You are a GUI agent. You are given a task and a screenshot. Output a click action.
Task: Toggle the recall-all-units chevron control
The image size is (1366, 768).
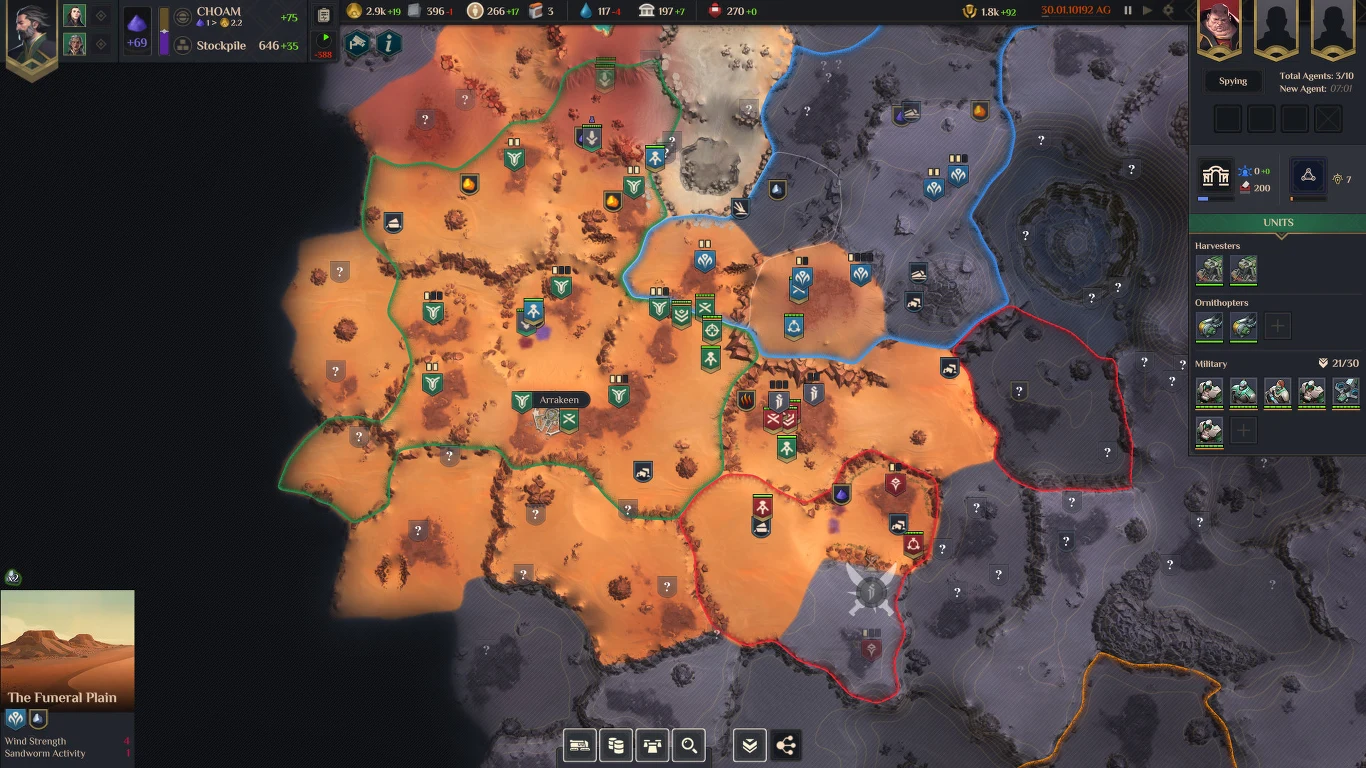(749, 745)
